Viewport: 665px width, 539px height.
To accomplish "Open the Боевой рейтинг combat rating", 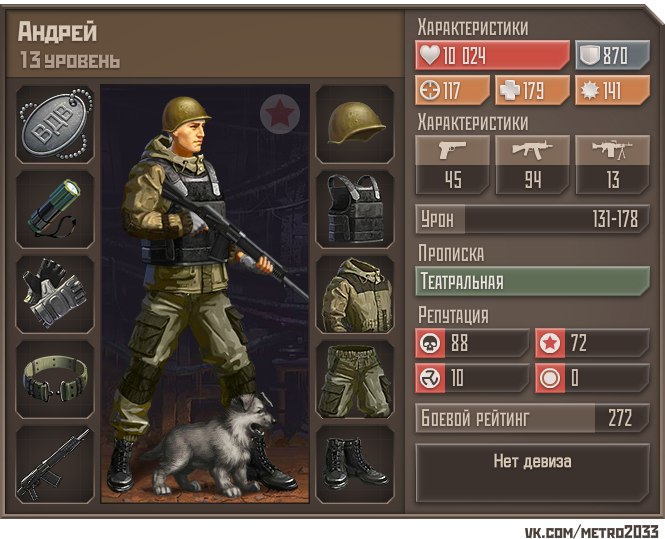I will [x=532, y=418].
